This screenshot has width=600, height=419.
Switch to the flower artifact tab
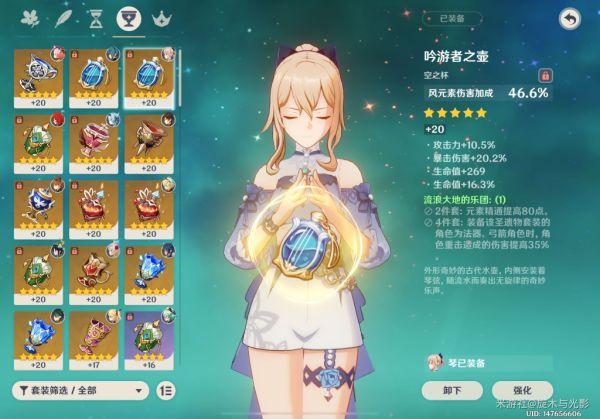click(33, 18)
